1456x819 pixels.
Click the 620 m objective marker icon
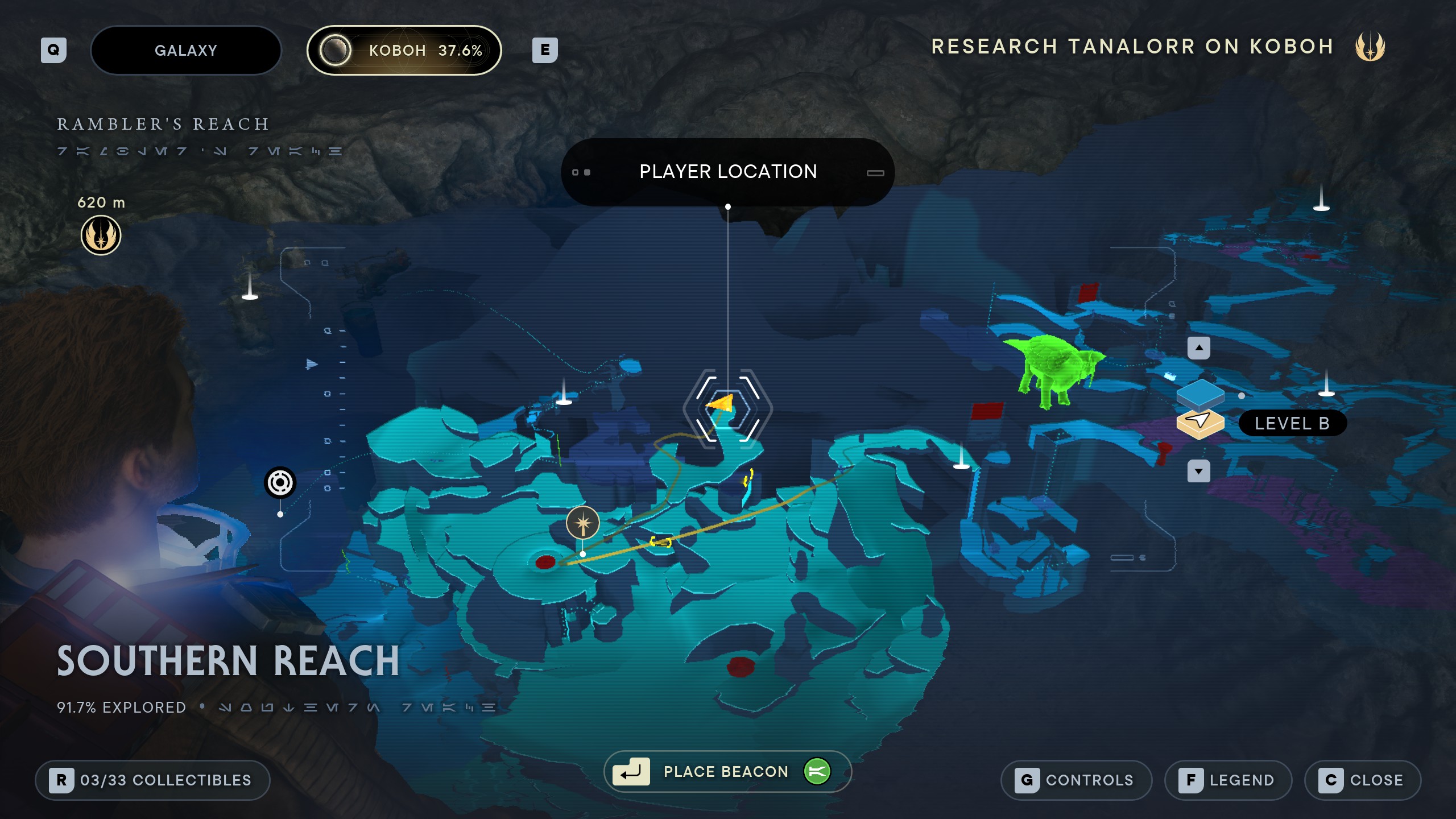point(101,235)
